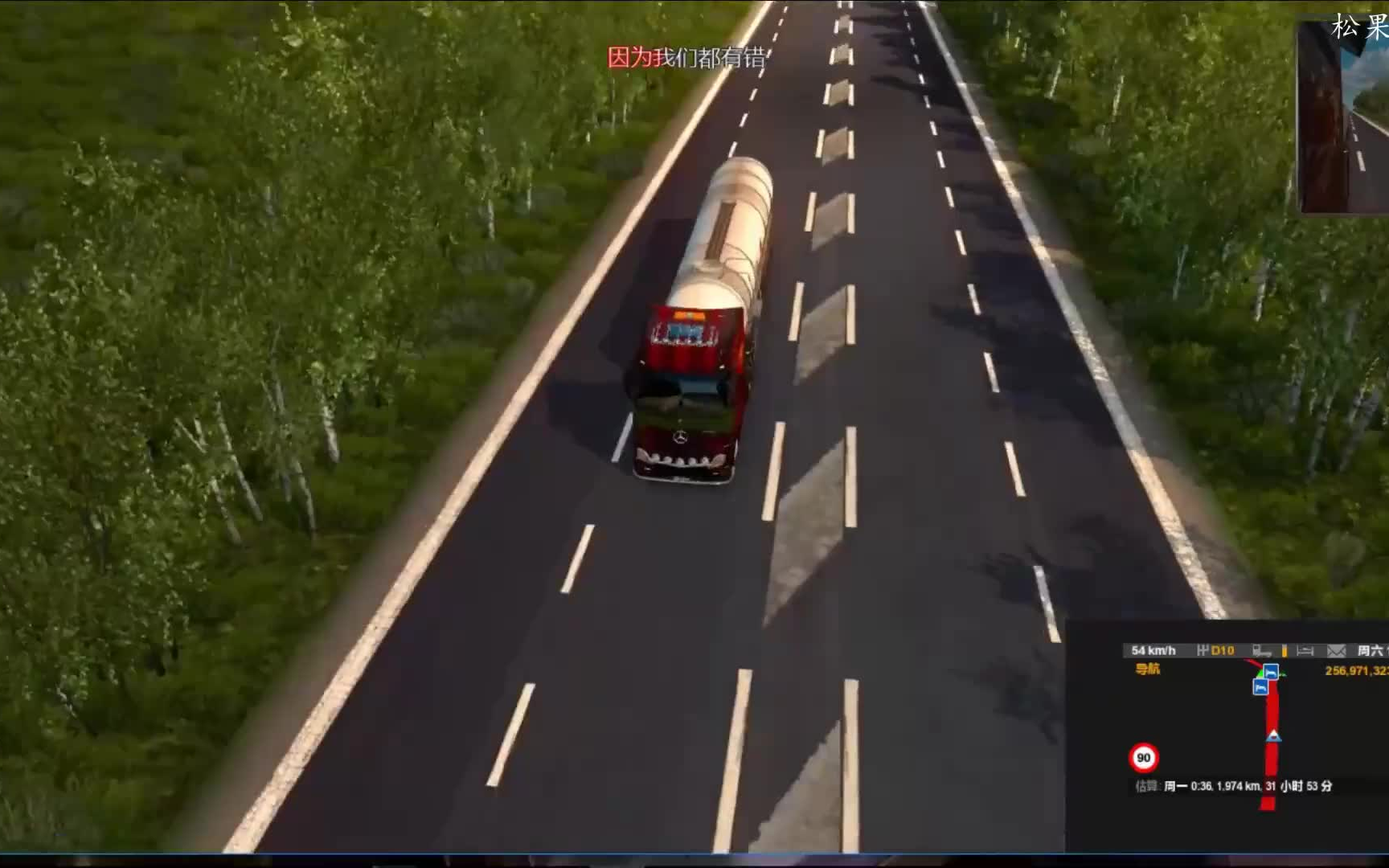
Task: Open the mail envelope icon
Action: pos(1335,650)
